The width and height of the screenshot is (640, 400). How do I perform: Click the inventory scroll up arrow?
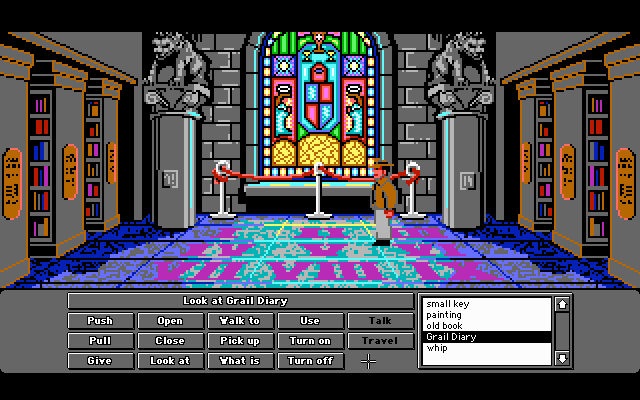(562, 304)
